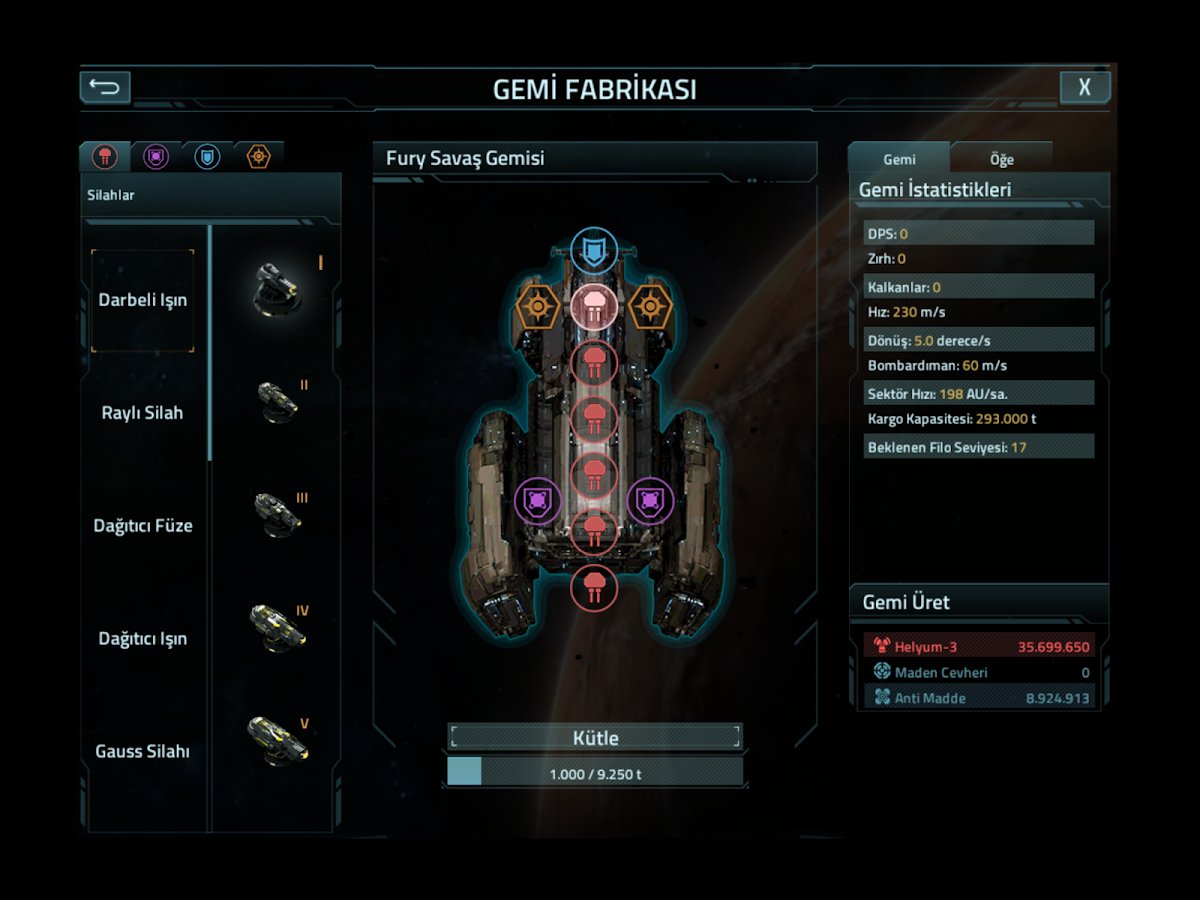
Task: Click the right orange special slot
Action: coord(650,306)
